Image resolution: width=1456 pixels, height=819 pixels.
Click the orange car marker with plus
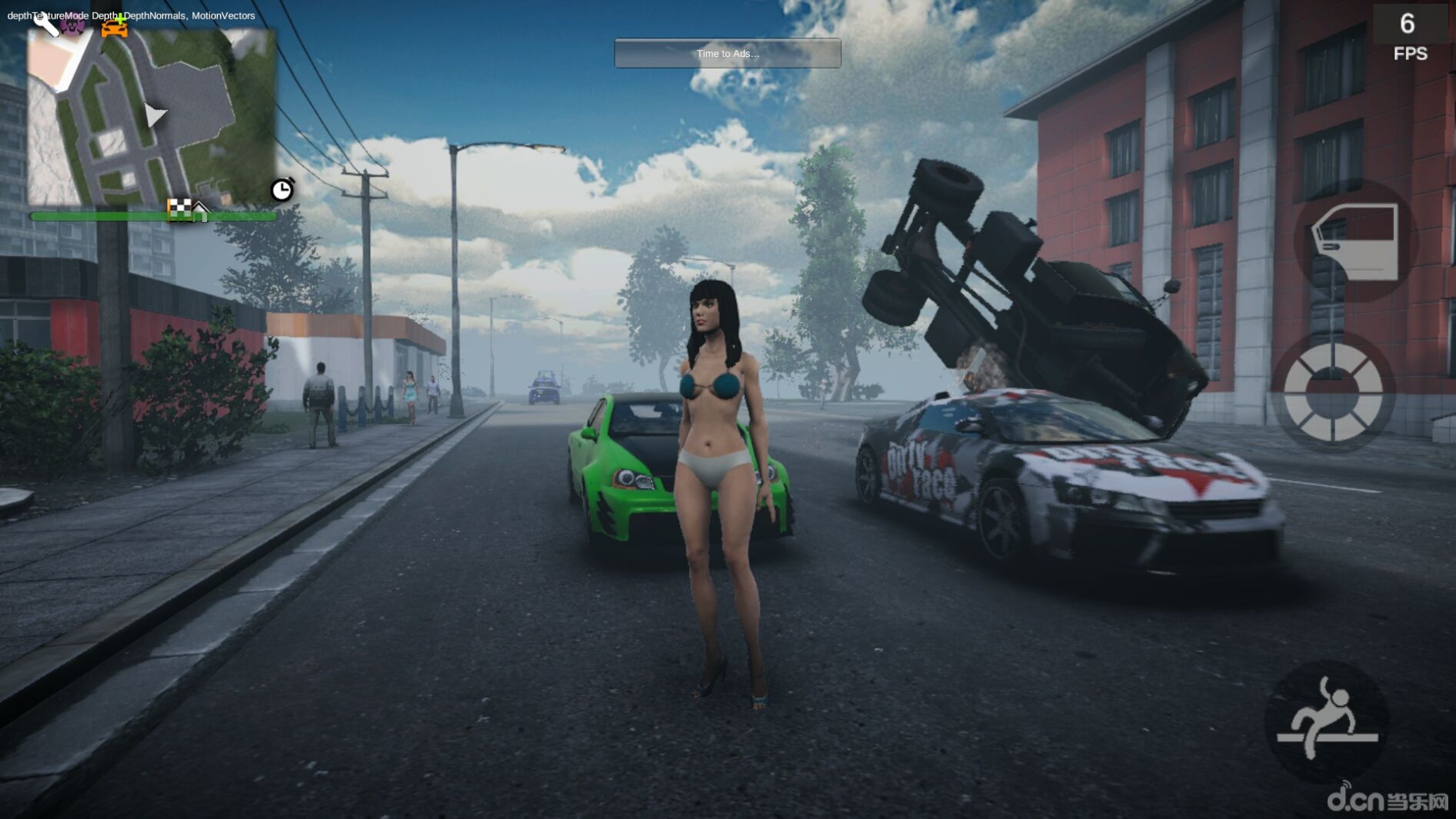click(115, 26)
